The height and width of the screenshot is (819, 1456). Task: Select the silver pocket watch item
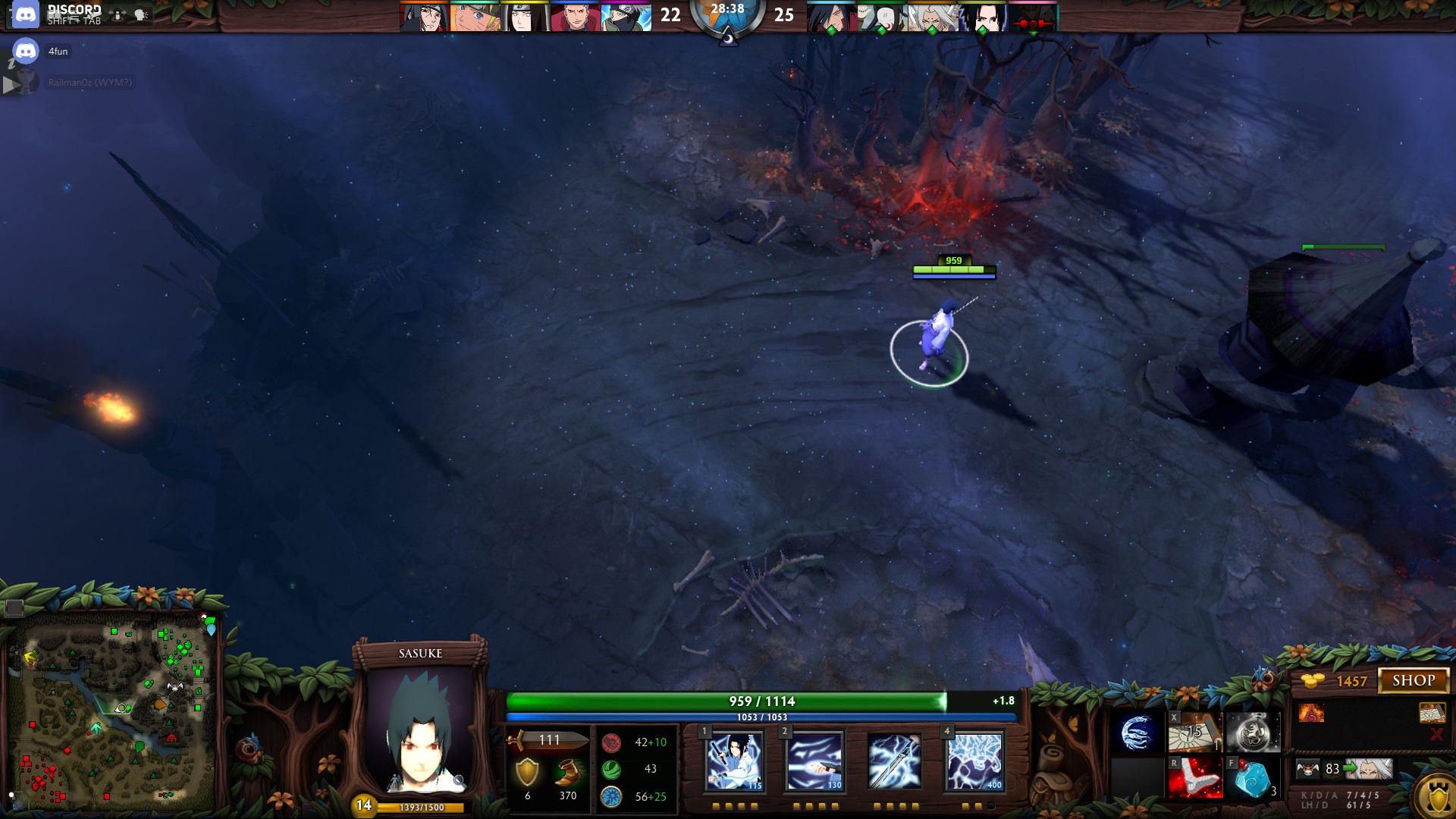1252,733
